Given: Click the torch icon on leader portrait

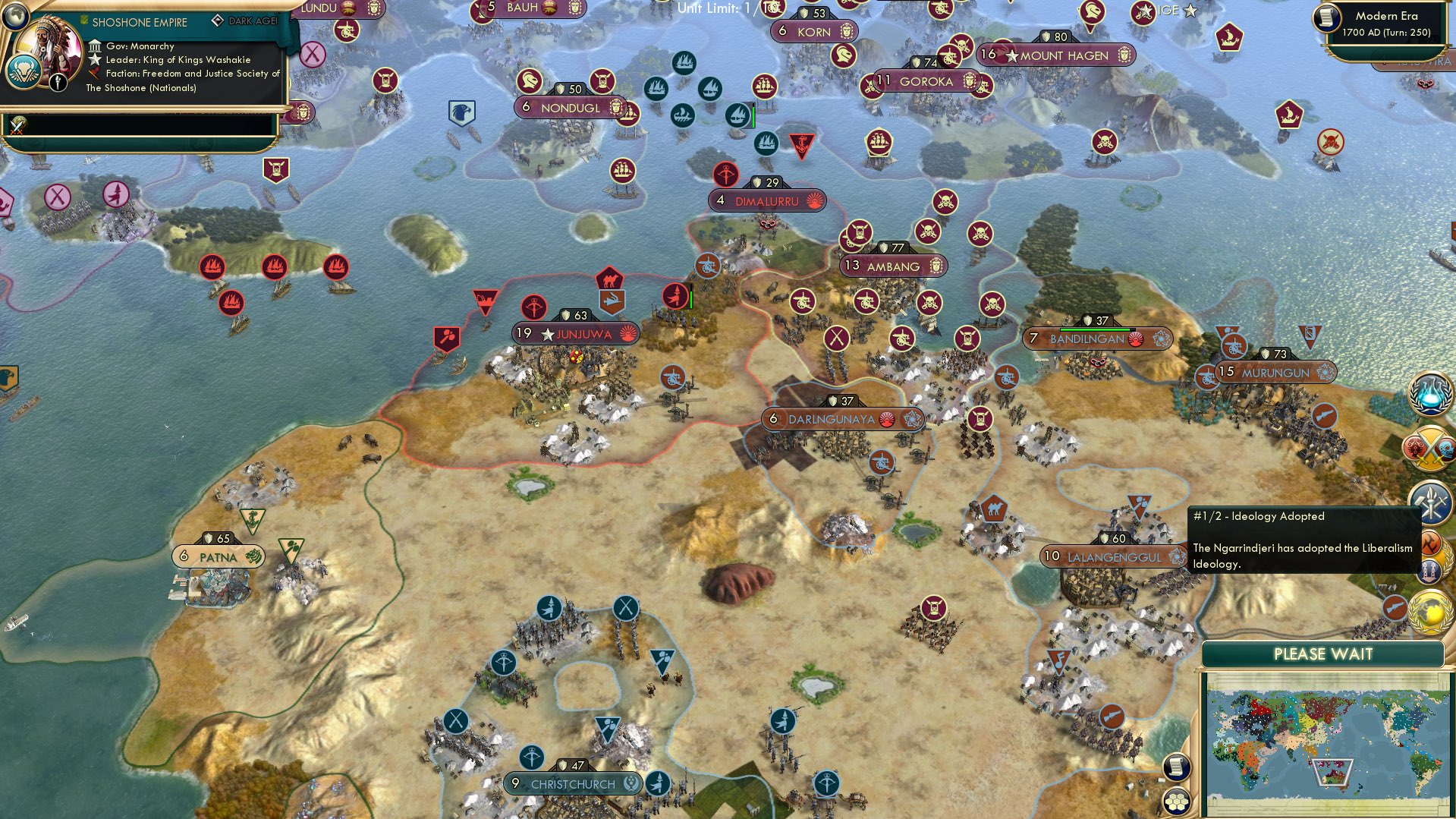Looking at the screenshot, I should click(58, 82).
